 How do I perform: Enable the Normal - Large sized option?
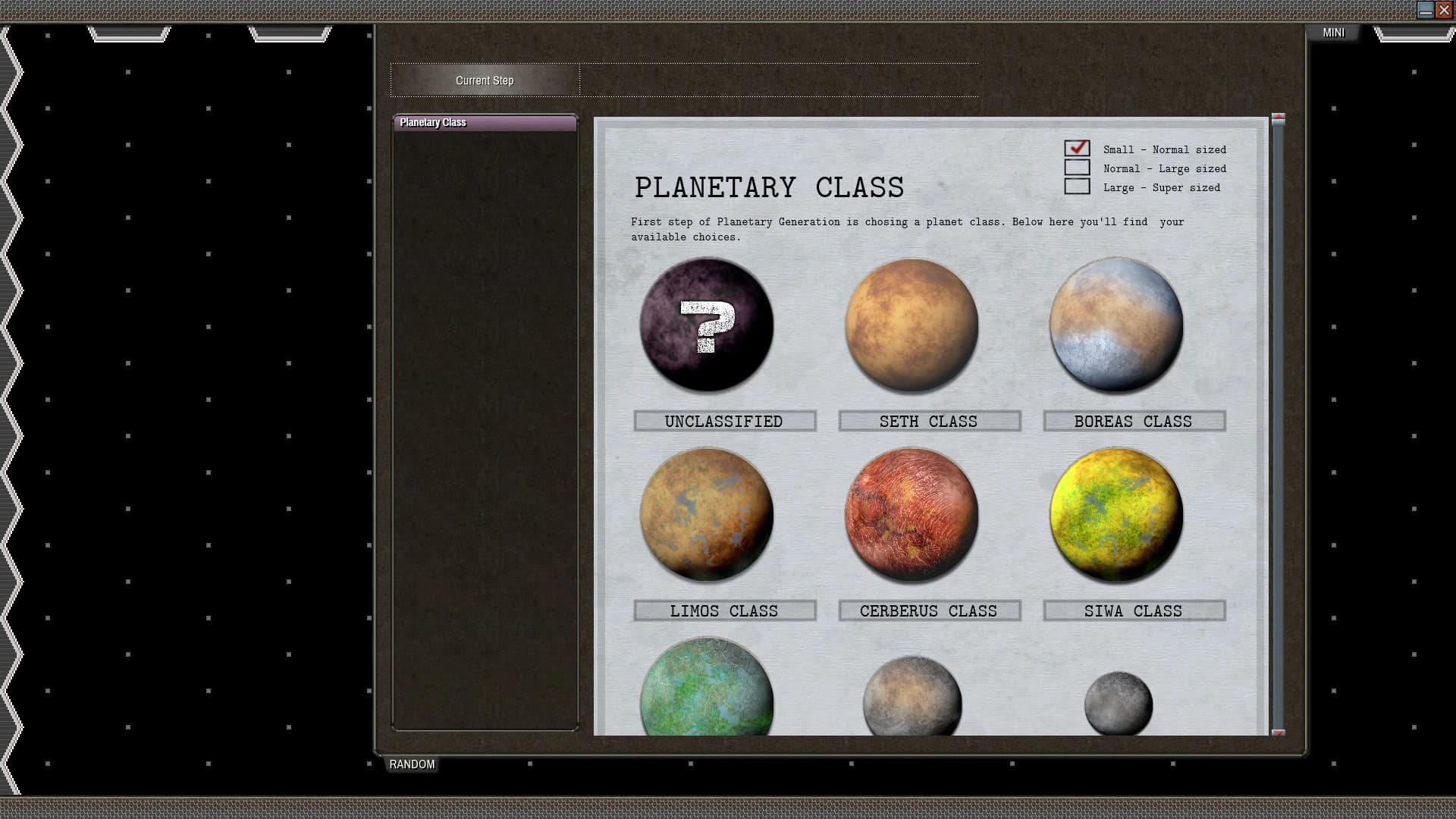click(x=1076, y=168)
